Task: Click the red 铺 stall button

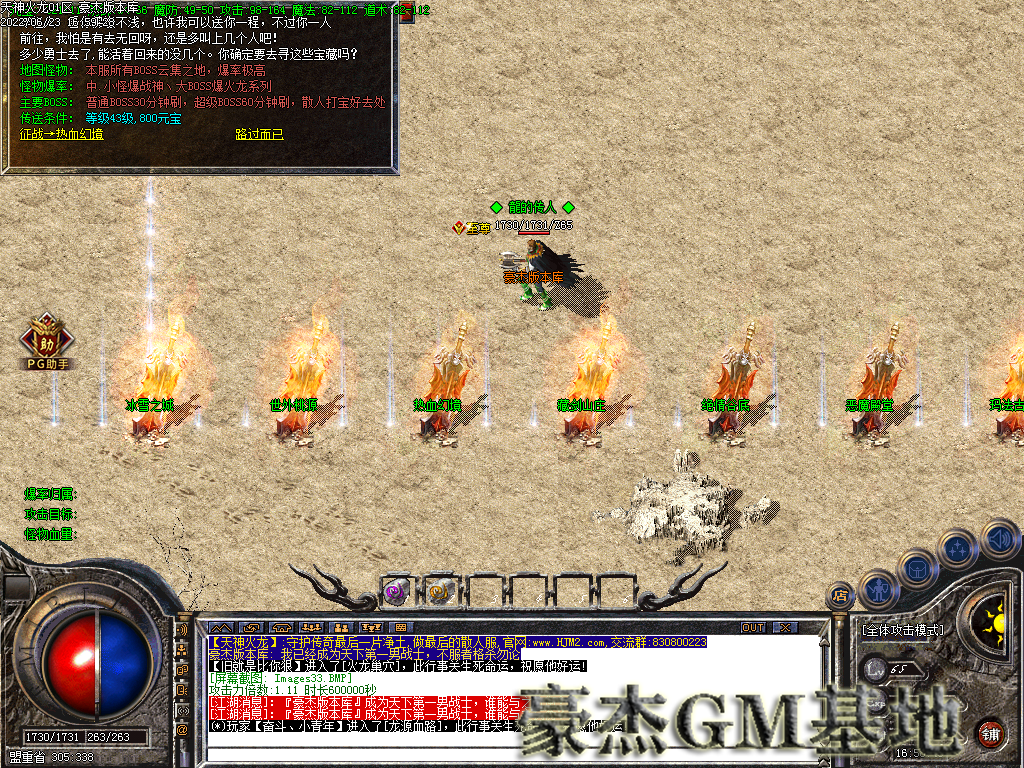Action: 990,732
